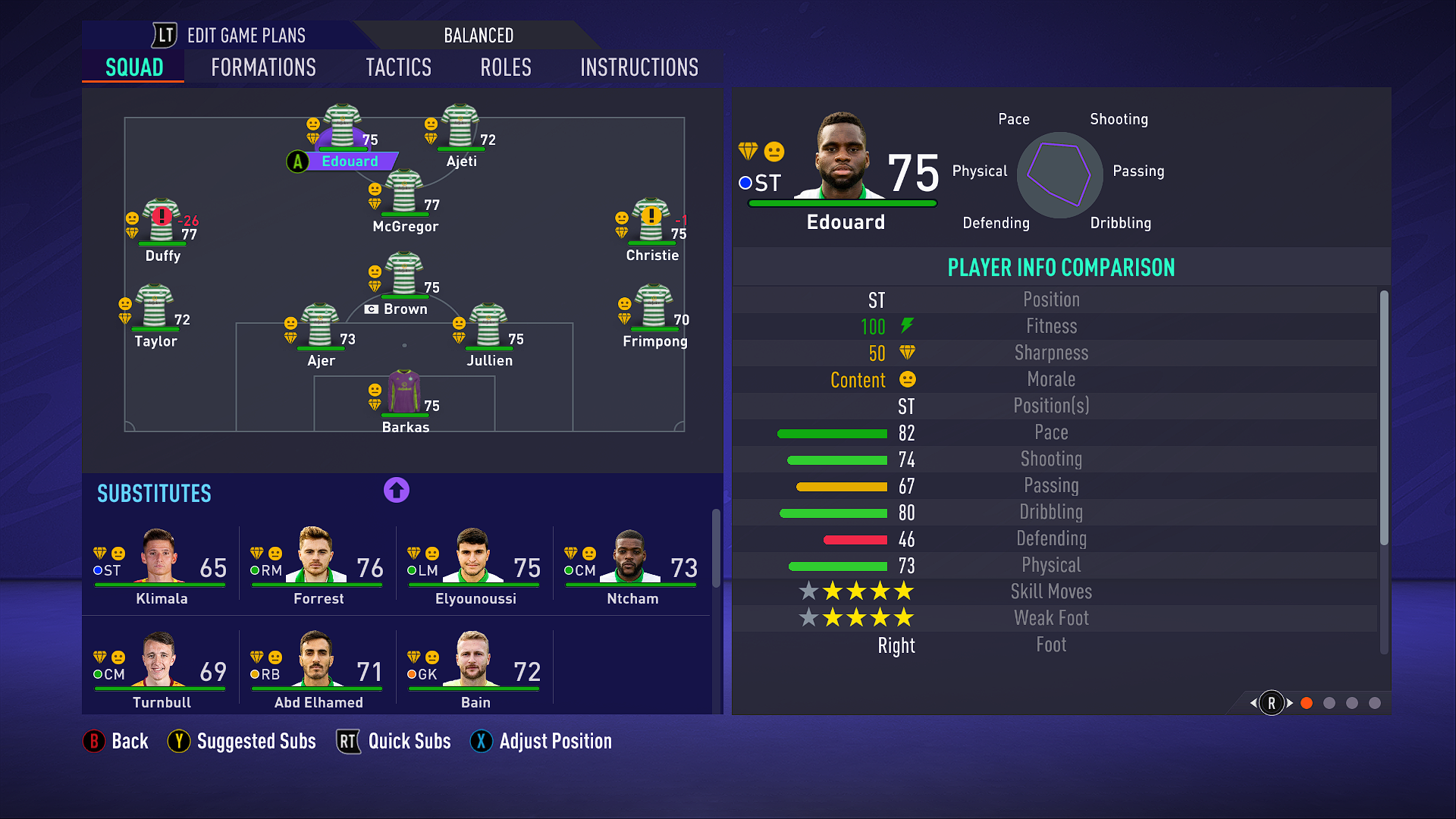1456x819 pixels.
Task: Select substitute goalkeeper Bain
Action: pyautogui.click(x=475, y=669)
